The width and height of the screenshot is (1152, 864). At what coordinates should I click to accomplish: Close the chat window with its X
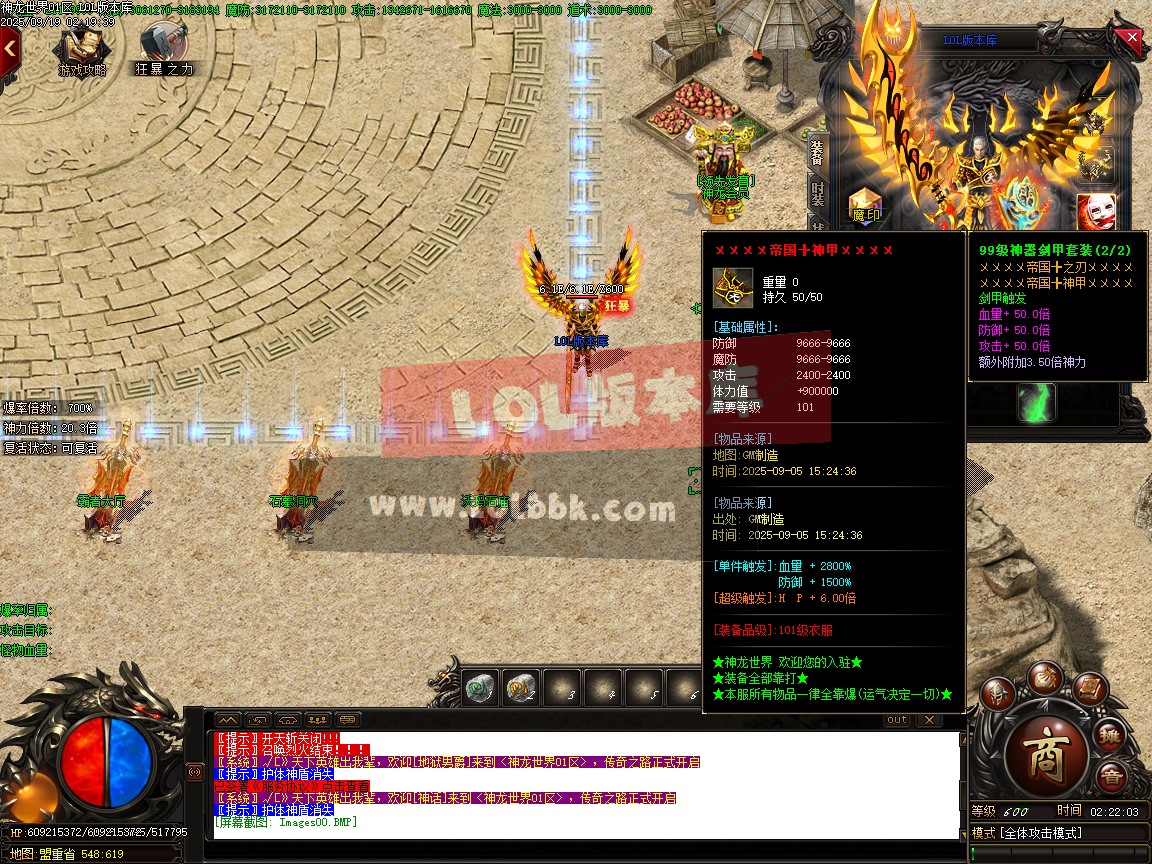point(928,720)
